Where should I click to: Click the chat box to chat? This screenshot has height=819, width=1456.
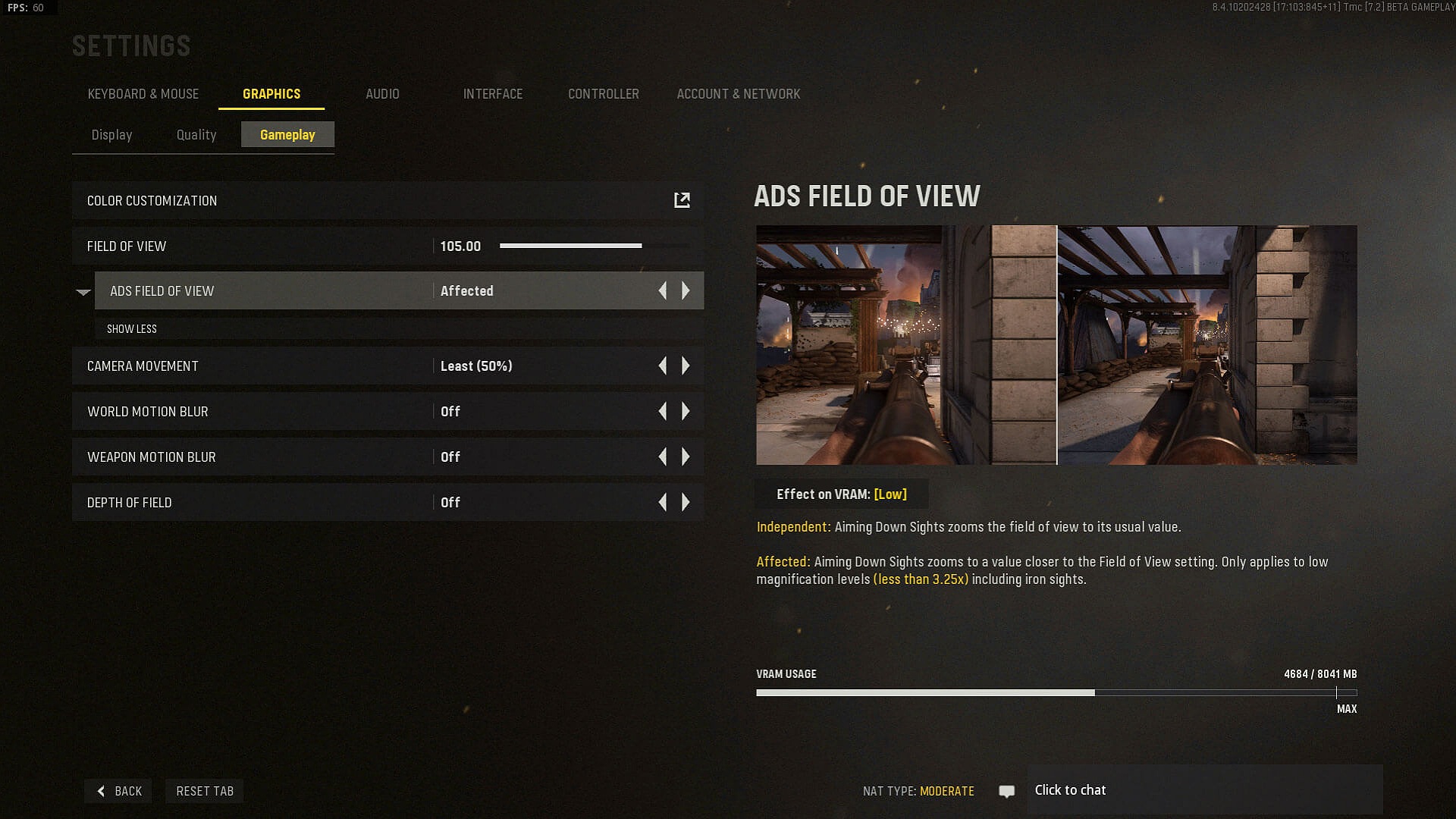click(1204, 790)
